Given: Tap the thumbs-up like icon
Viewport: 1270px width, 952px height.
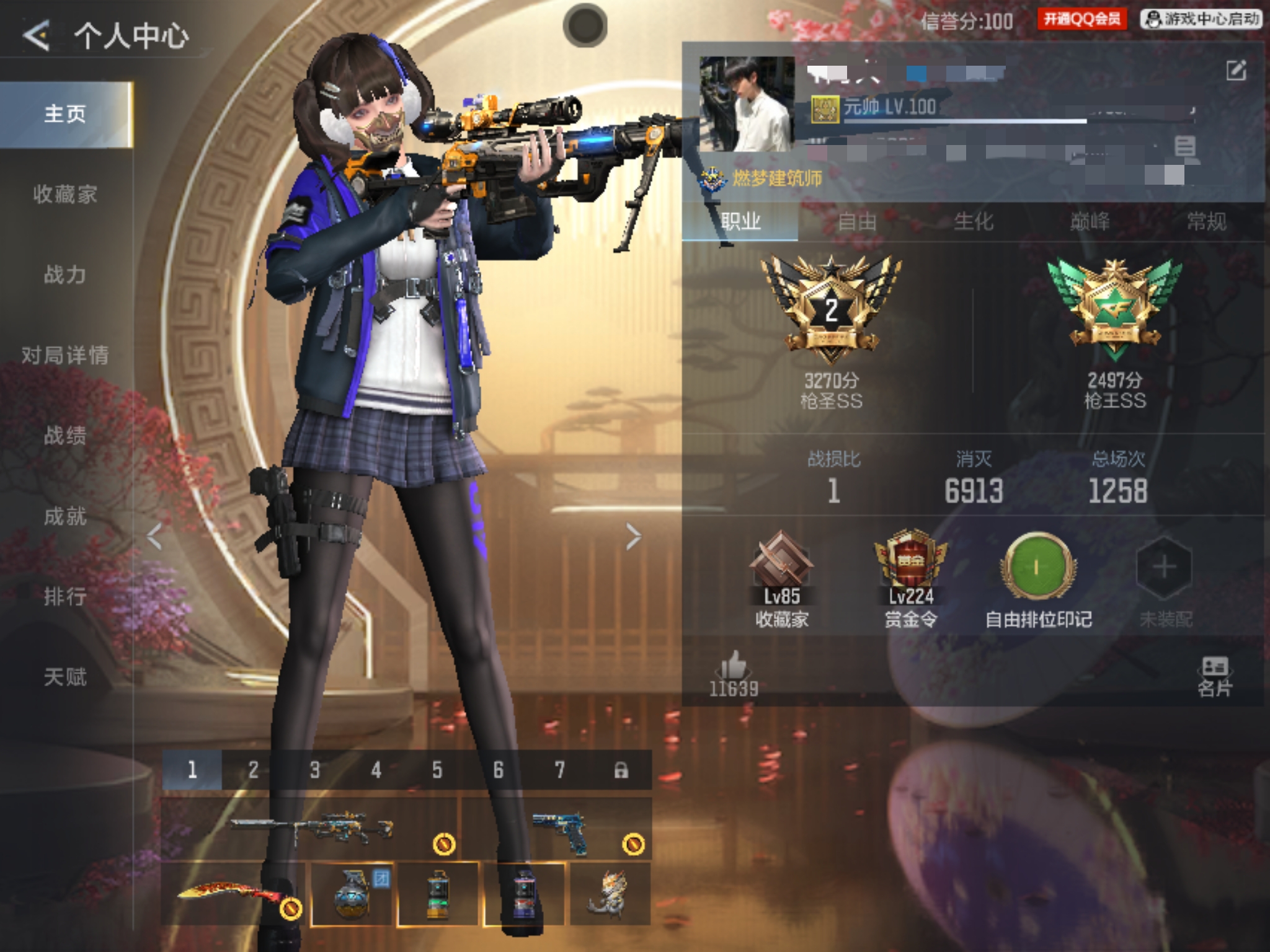Looking at the screenshot, I should [x=734, y=667].
